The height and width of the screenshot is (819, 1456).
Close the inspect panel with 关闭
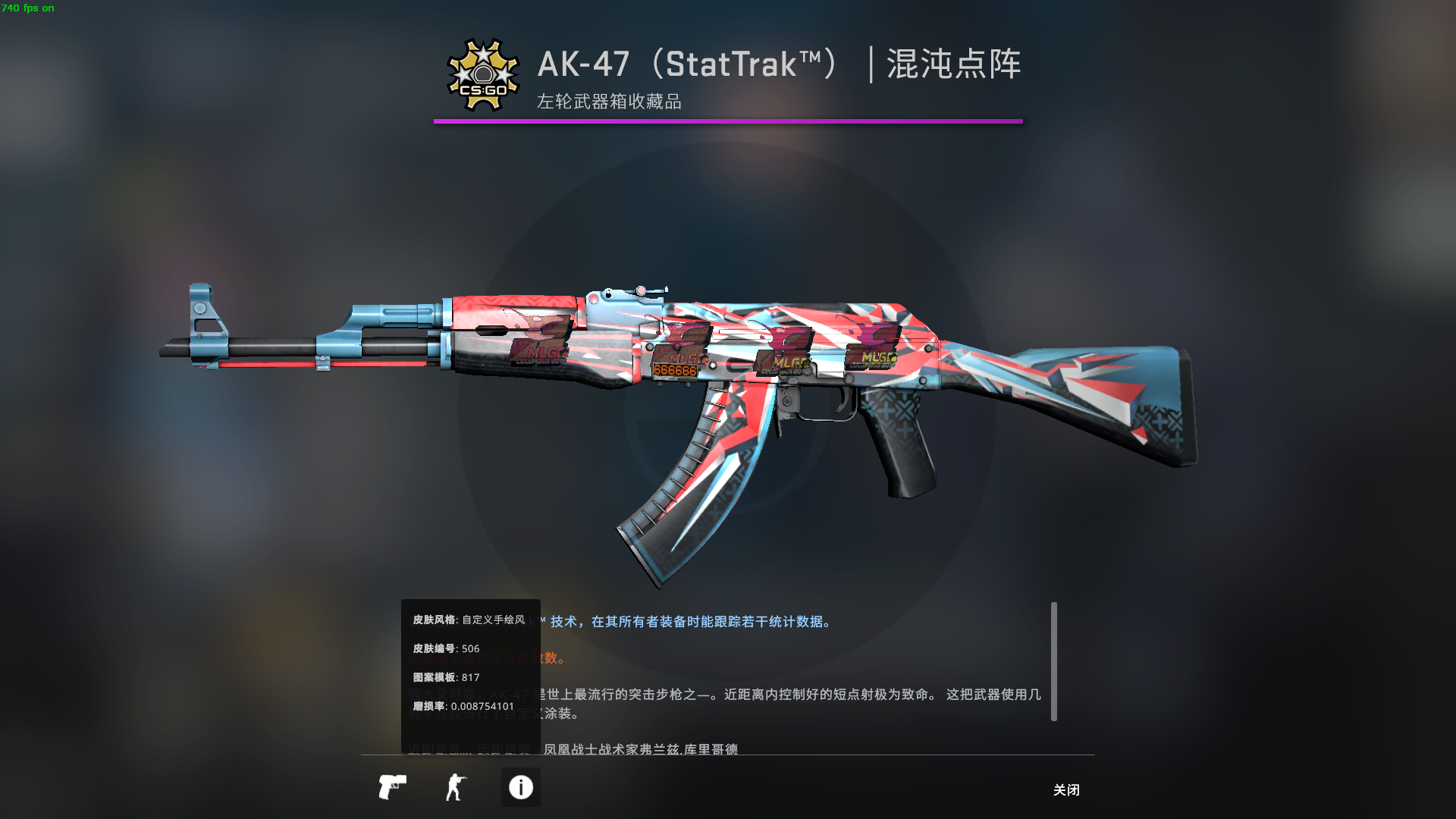tap(1065, 790)
